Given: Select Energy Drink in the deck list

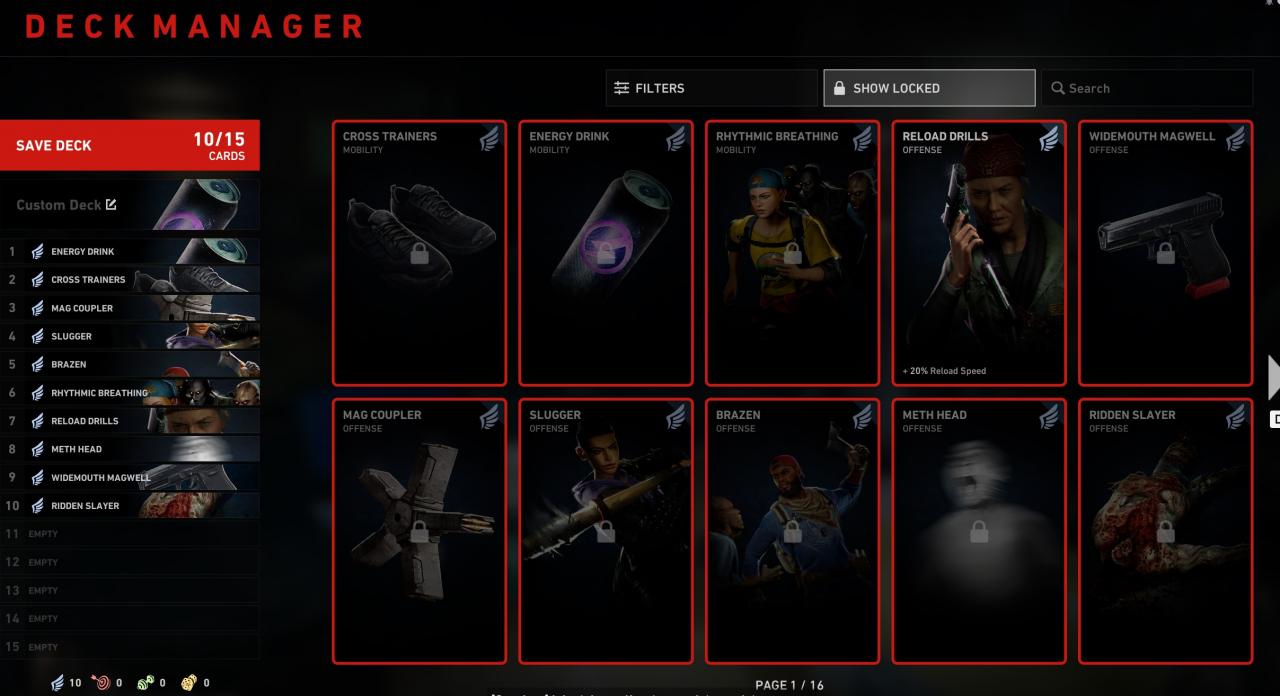Looking at the screenshot, I should coord(132,252).
